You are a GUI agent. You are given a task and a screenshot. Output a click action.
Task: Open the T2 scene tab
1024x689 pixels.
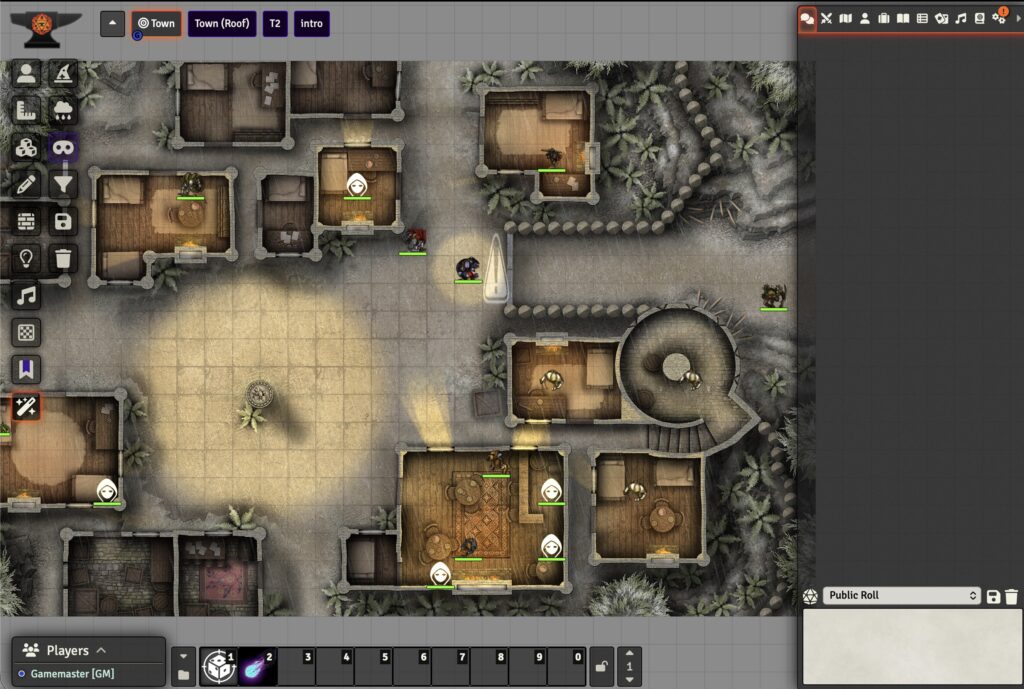point(274,24)
